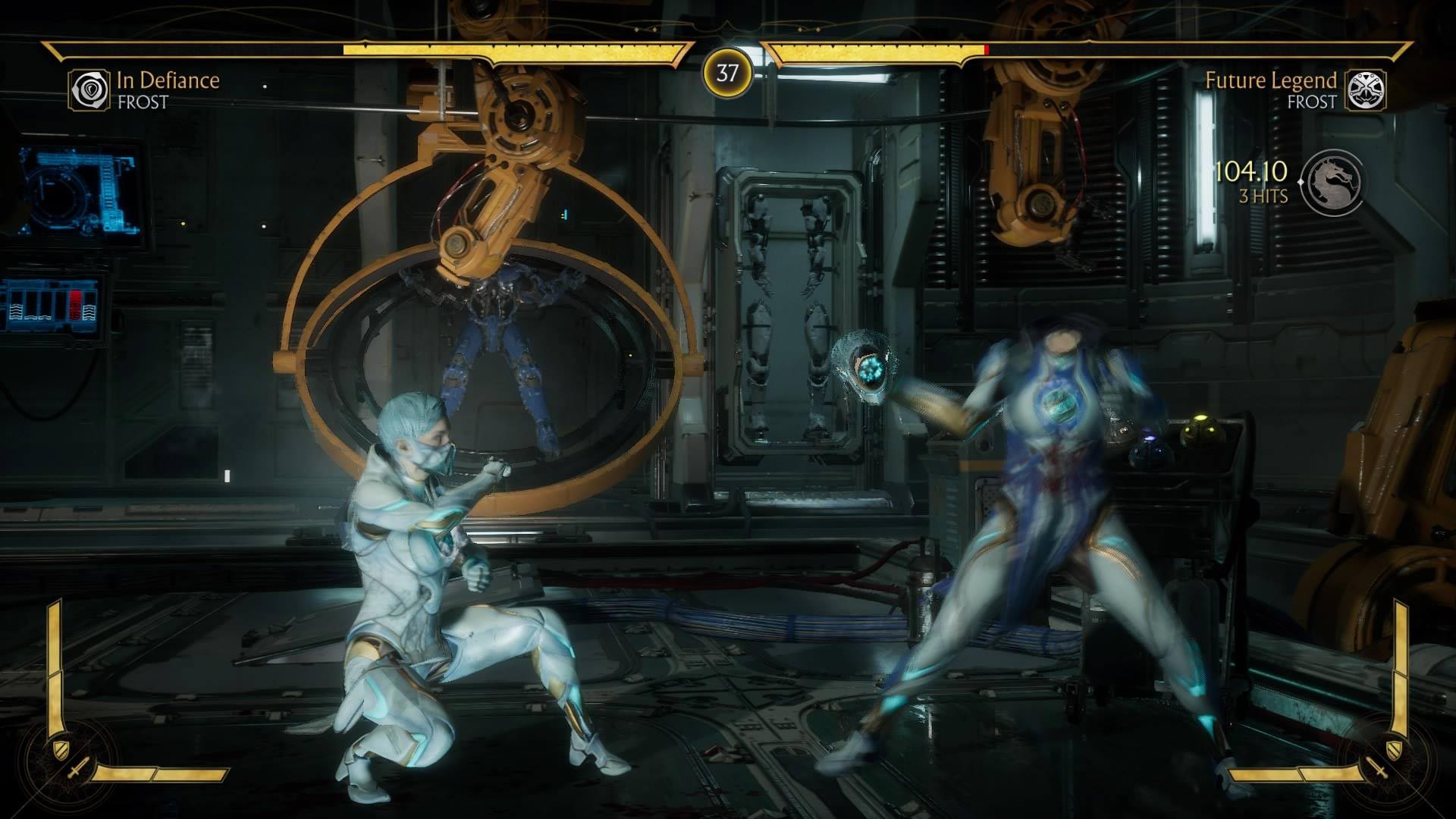The height and width of the screenshot is (819, 1456).
Task: Select the shield icon in the right meter circle
Action: coord(1394,749)
